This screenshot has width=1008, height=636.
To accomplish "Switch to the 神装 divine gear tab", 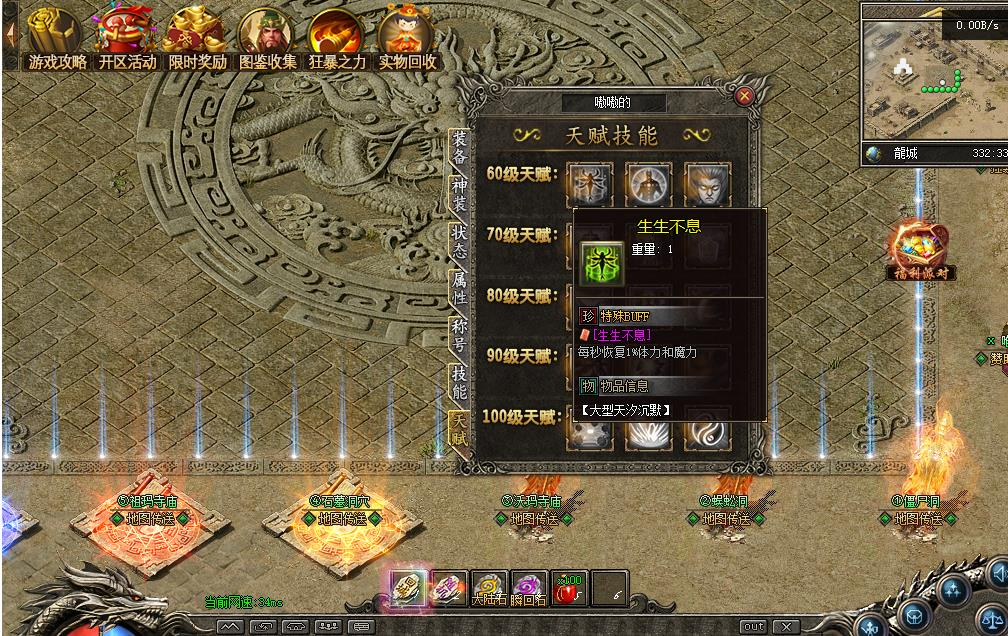I will pyautogui.click(x=459, y=195).
